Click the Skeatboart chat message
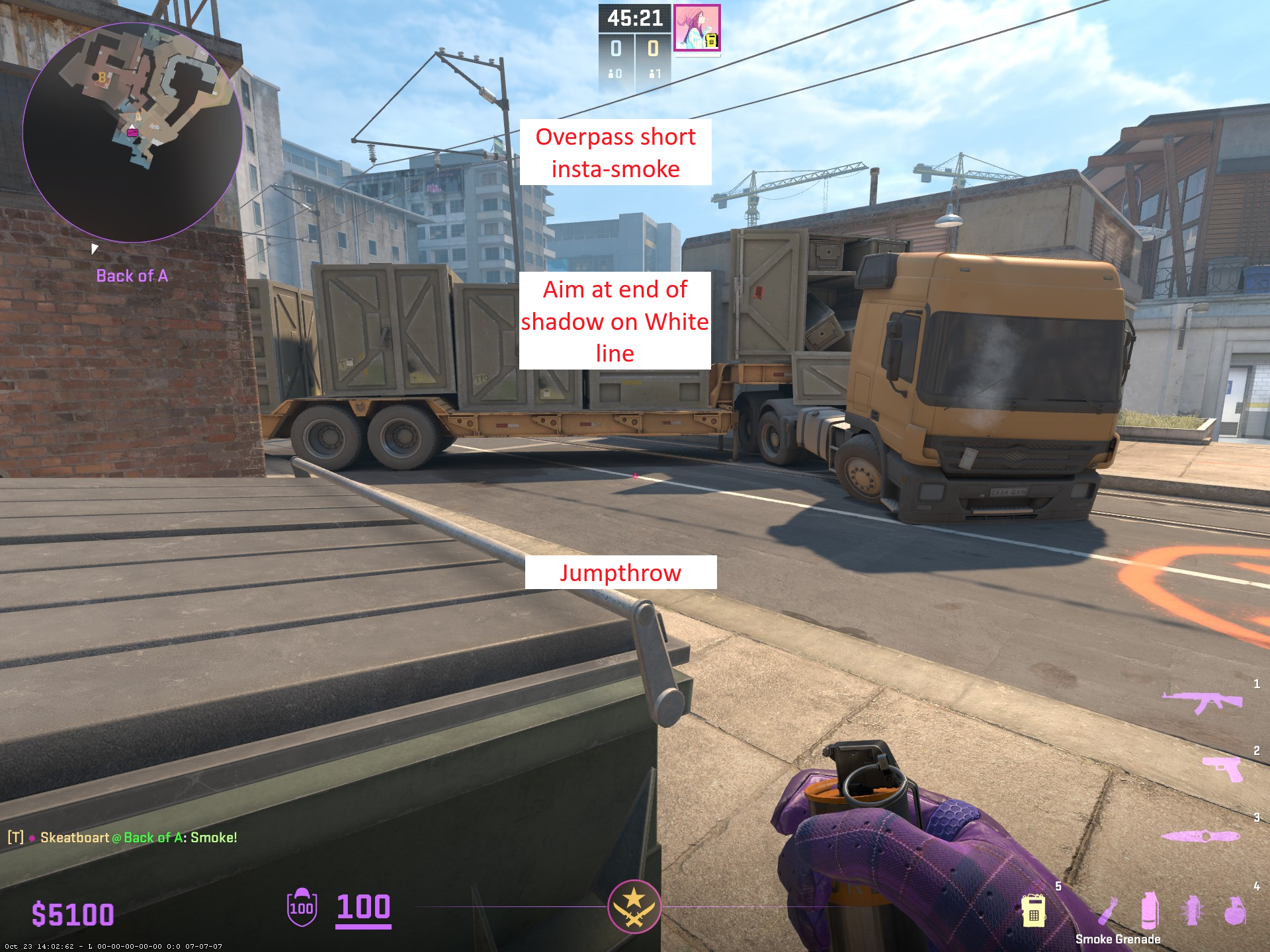The width and height of the screenshot is (1270, 952). [x=122, y=838]
